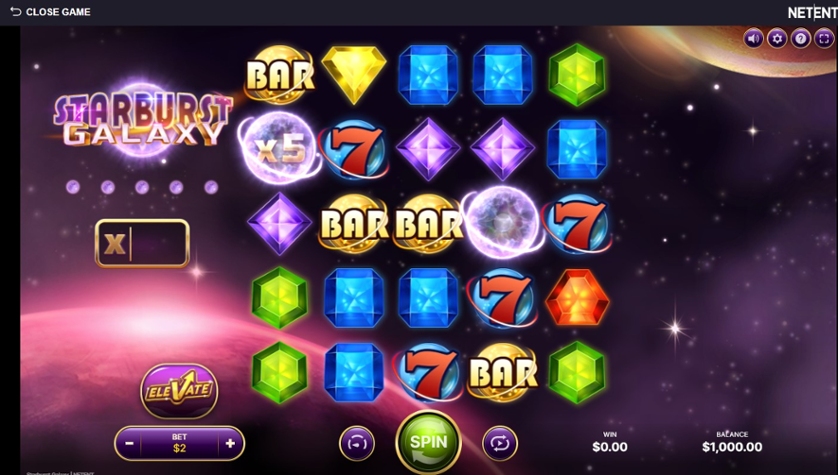Spin the reels with the green SPIN button

click(428, 441)
